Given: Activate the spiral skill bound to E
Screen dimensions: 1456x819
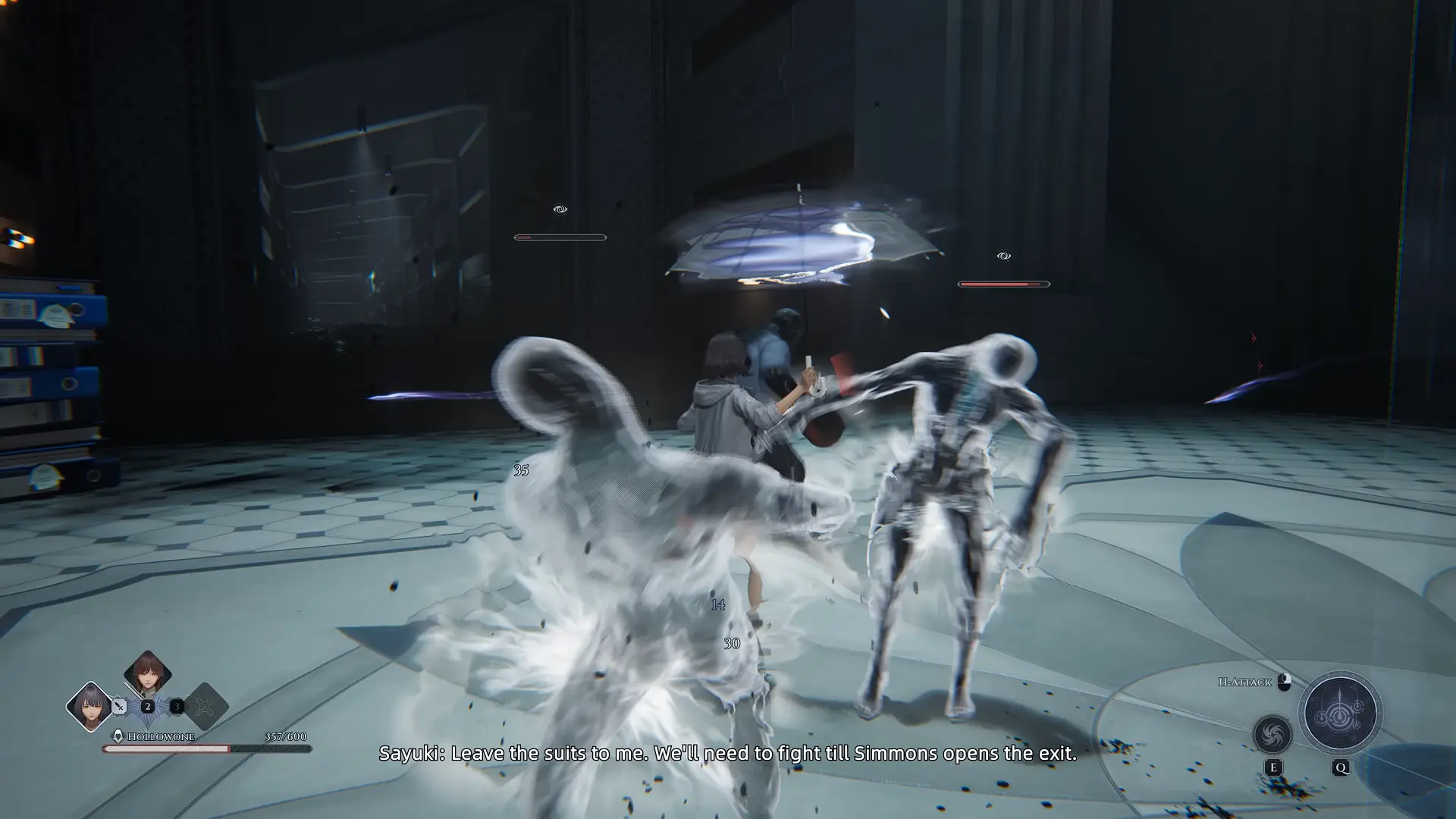Looking at the screenshot, I should [1272, 735].
